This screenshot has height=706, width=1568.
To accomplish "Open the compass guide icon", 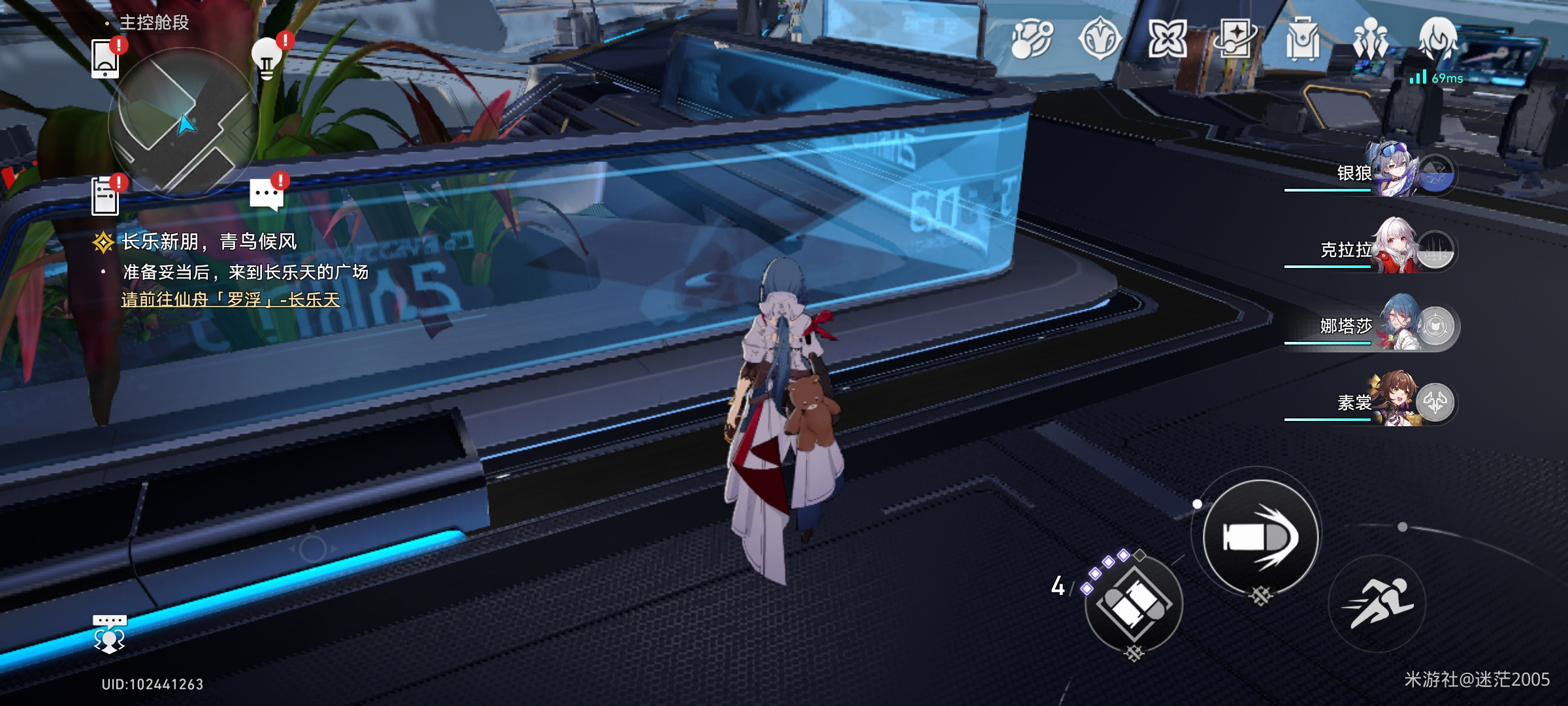I will click(x=1100, y=39).
